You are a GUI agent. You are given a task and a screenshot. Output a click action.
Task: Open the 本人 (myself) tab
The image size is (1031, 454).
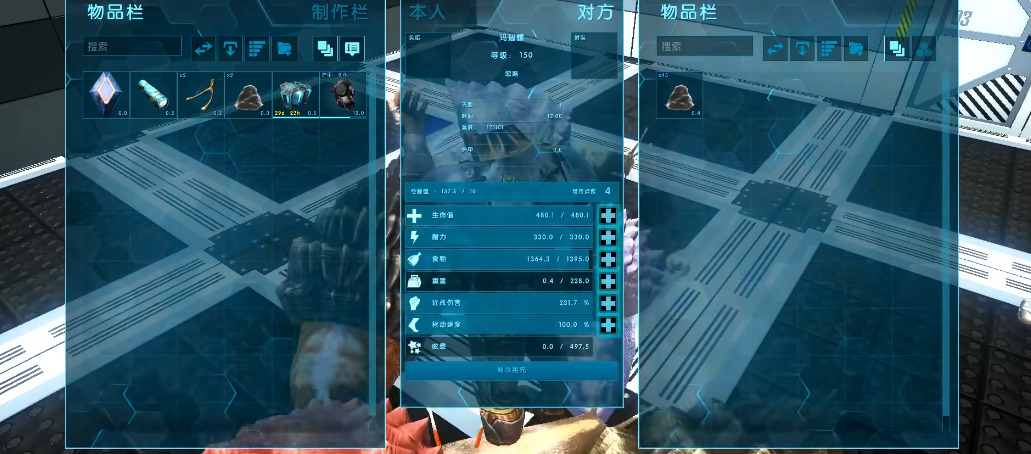point(424,13)
